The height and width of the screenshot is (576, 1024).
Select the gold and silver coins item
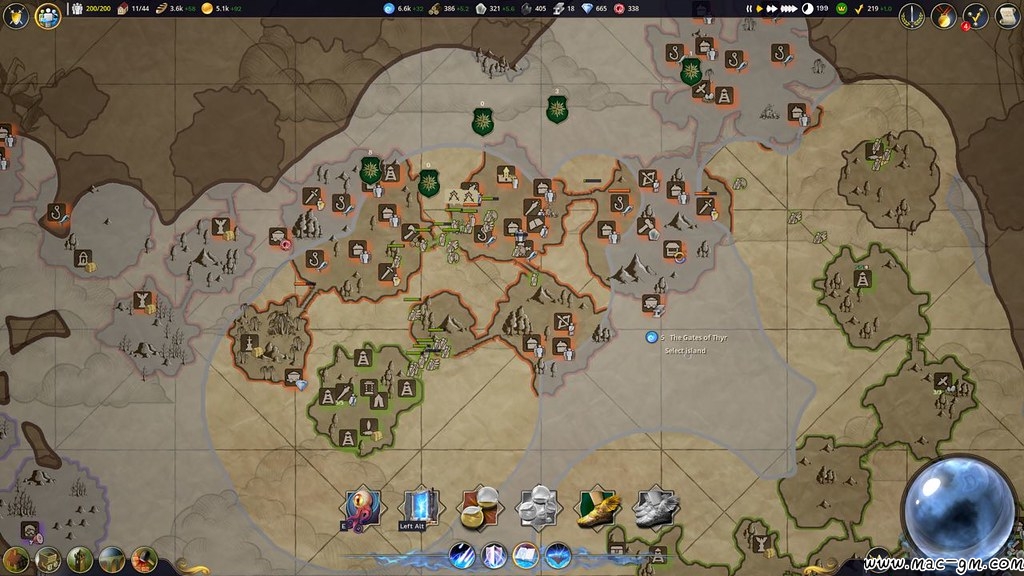click(479, 508)
